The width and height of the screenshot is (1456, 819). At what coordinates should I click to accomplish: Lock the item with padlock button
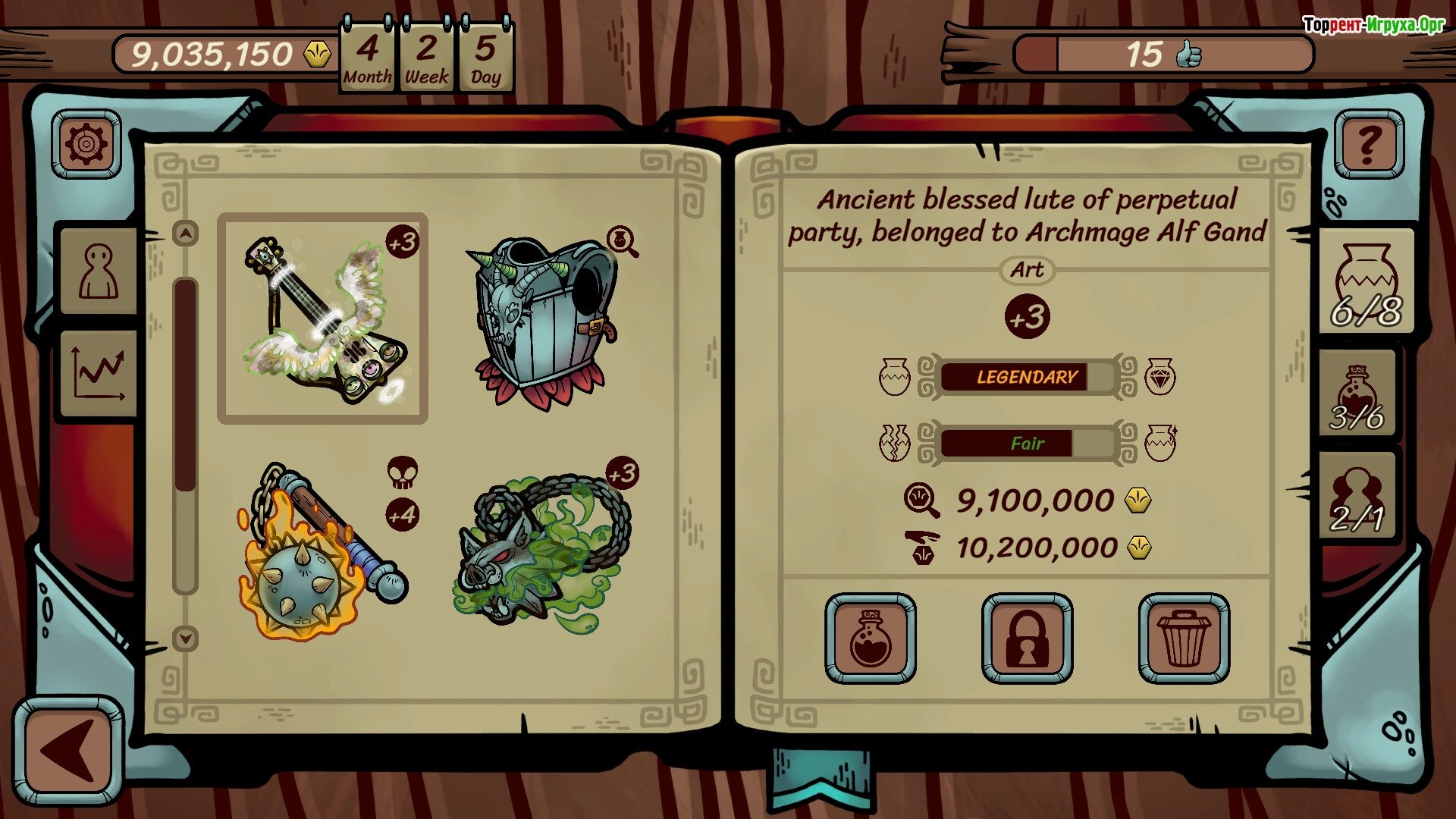click(1027, 639)
